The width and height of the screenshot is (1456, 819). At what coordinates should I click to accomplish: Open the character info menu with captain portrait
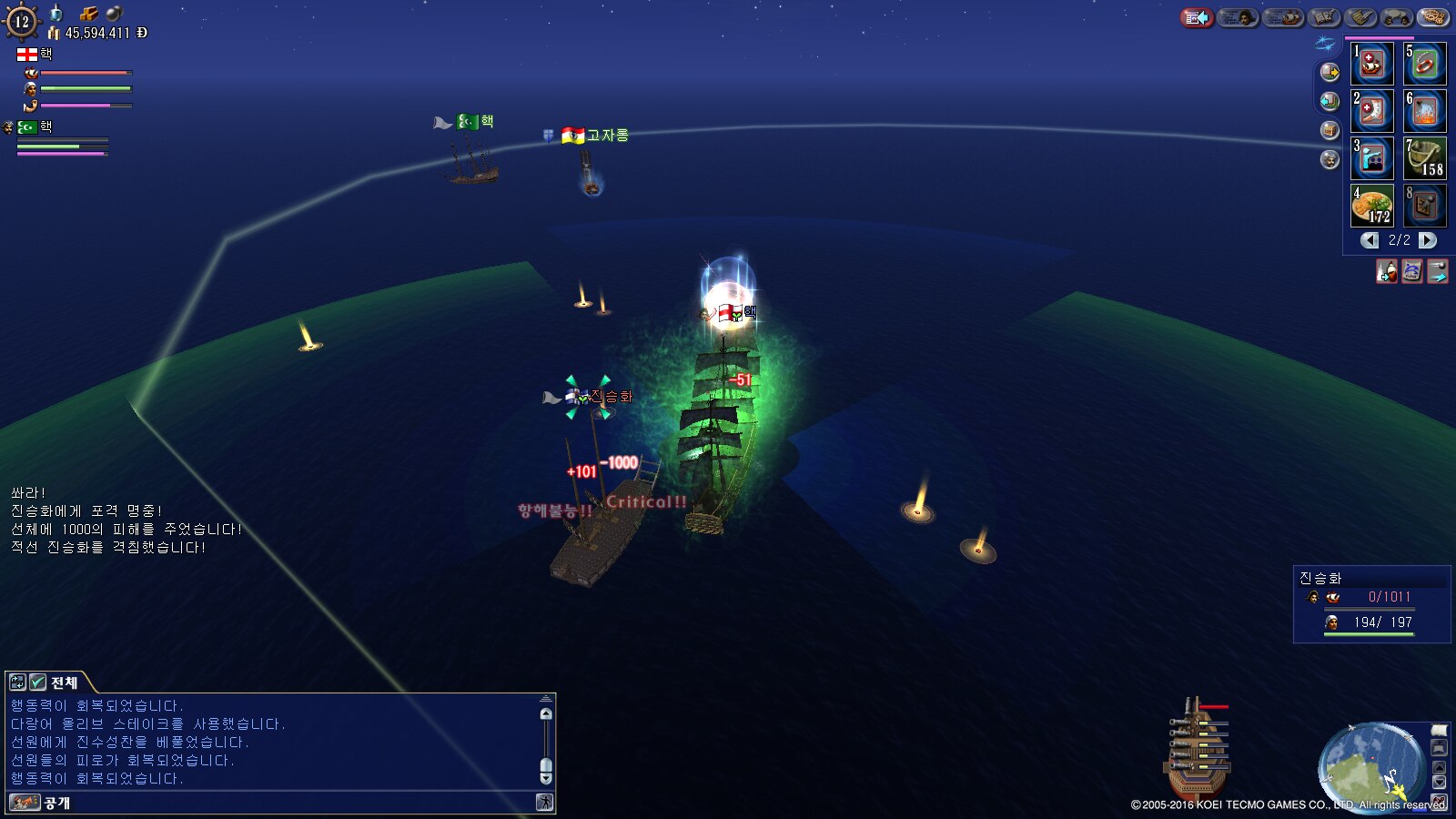[x=1237, y=17]
